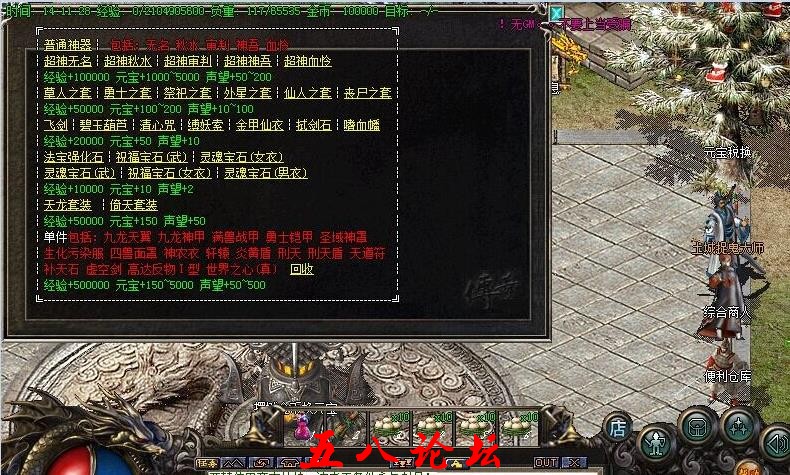Select the 超神血怜 option

[x=306, y=61]
